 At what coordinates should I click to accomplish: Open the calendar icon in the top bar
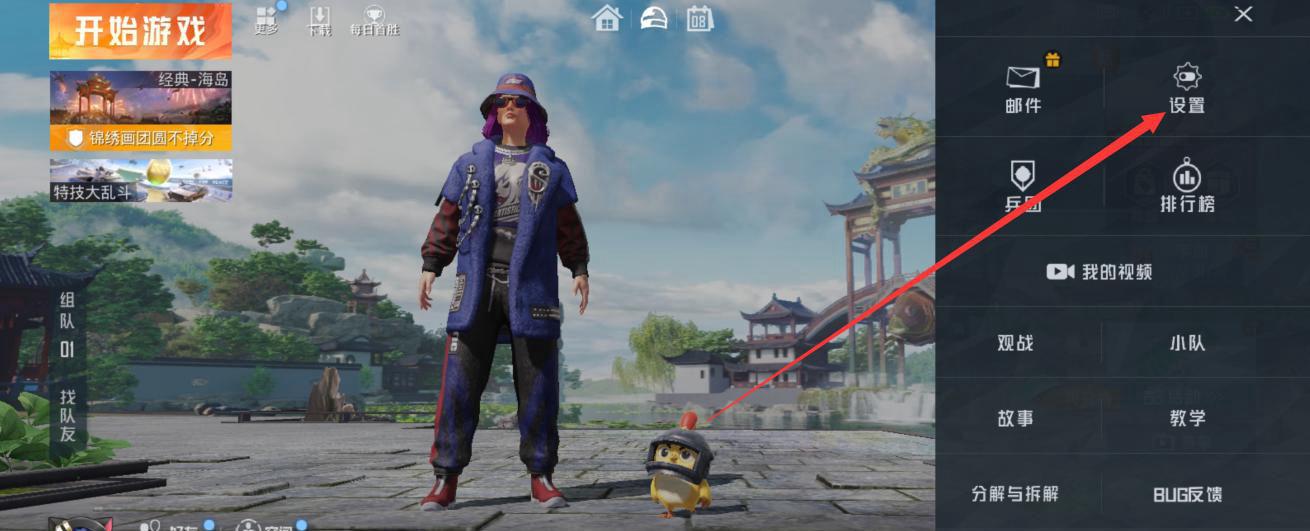699,18
